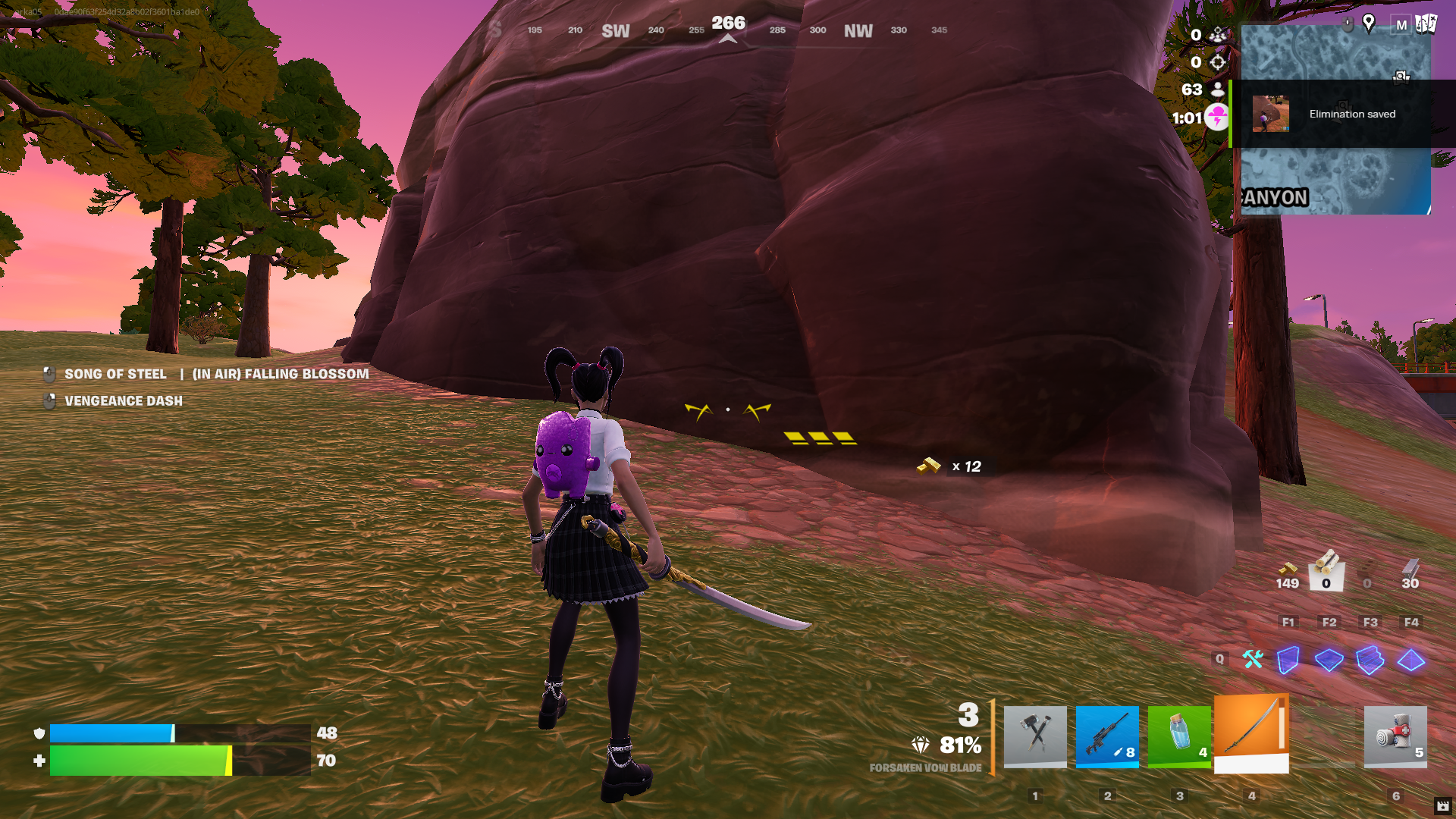Click the pink storm timer icon
Screen dimensions: 1456x819
click(1216, 118)
